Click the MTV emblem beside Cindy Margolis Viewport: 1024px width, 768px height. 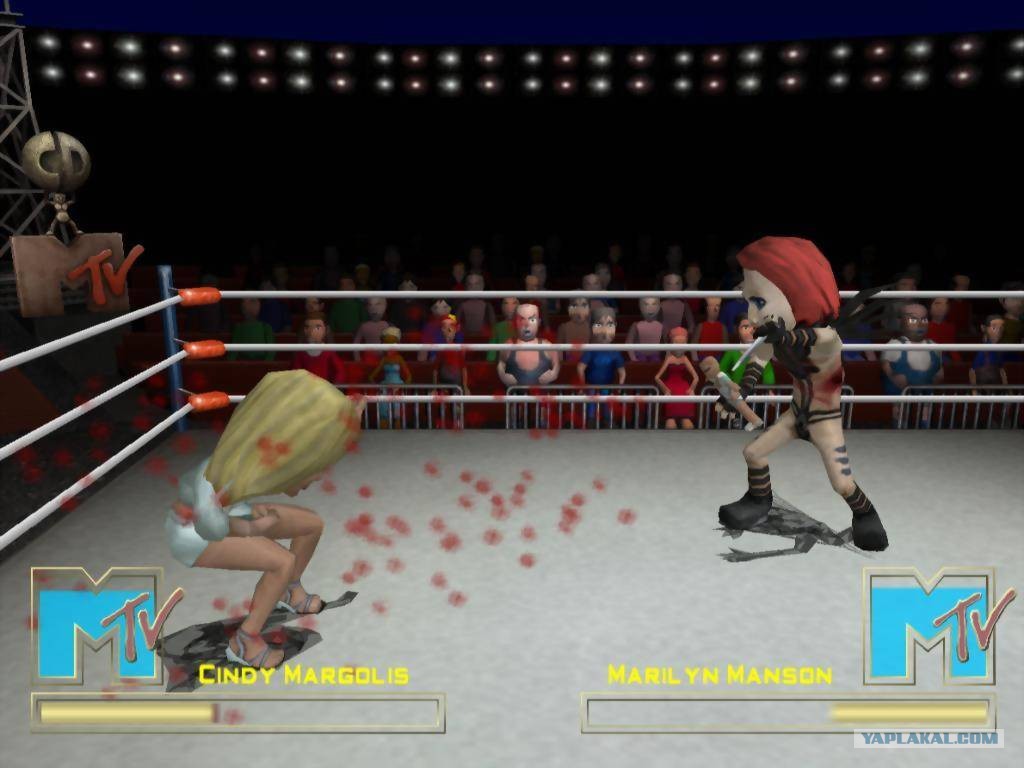pos(103,626)
